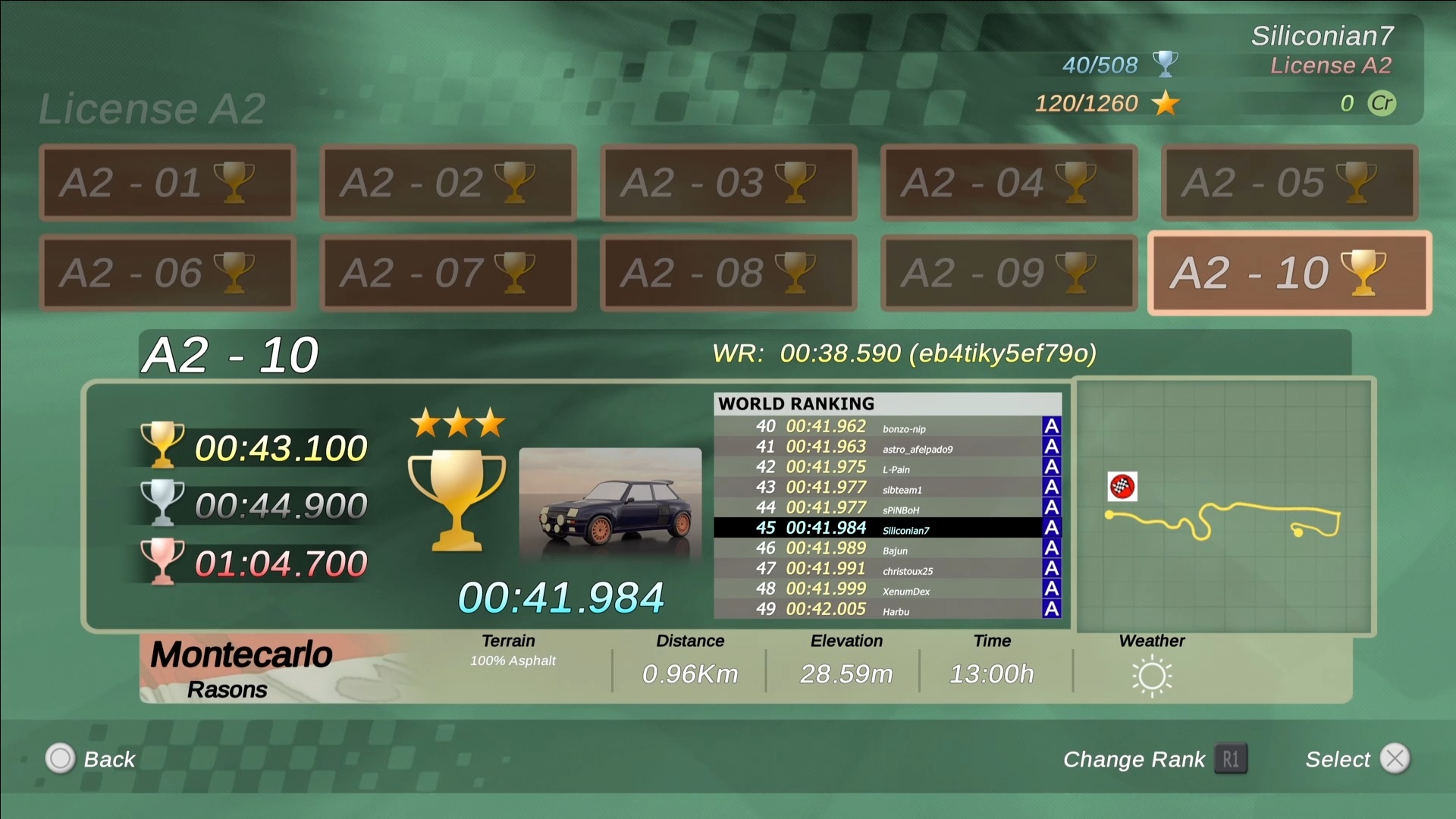Choose Harbu's row in the ranking list
Screen dimensions: 1456x819
(887, 609)
